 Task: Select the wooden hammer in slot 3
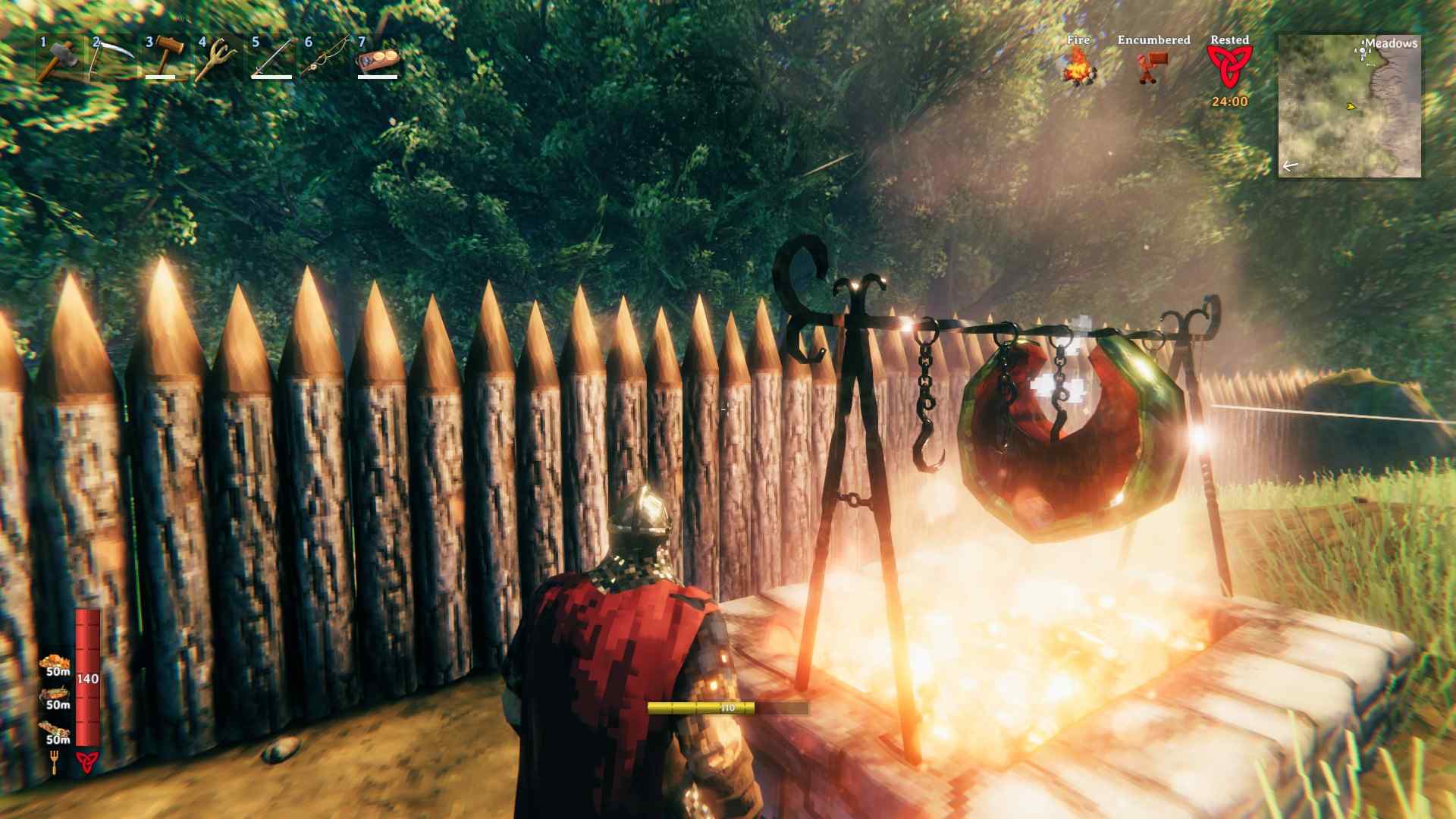click(x=165, y=58)
